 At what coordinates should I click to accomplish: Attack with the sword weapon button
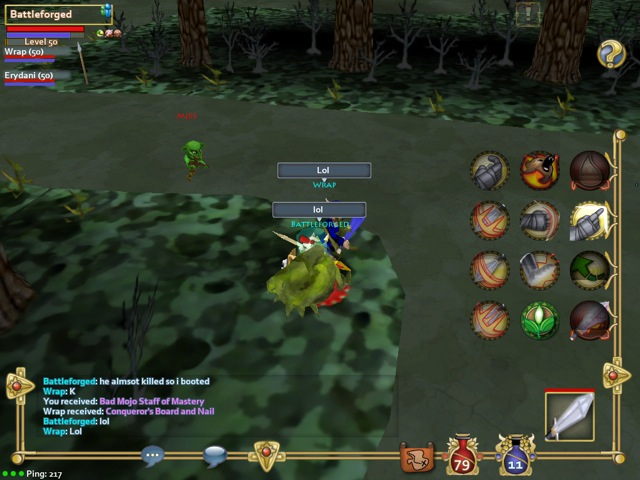[570, 415]
